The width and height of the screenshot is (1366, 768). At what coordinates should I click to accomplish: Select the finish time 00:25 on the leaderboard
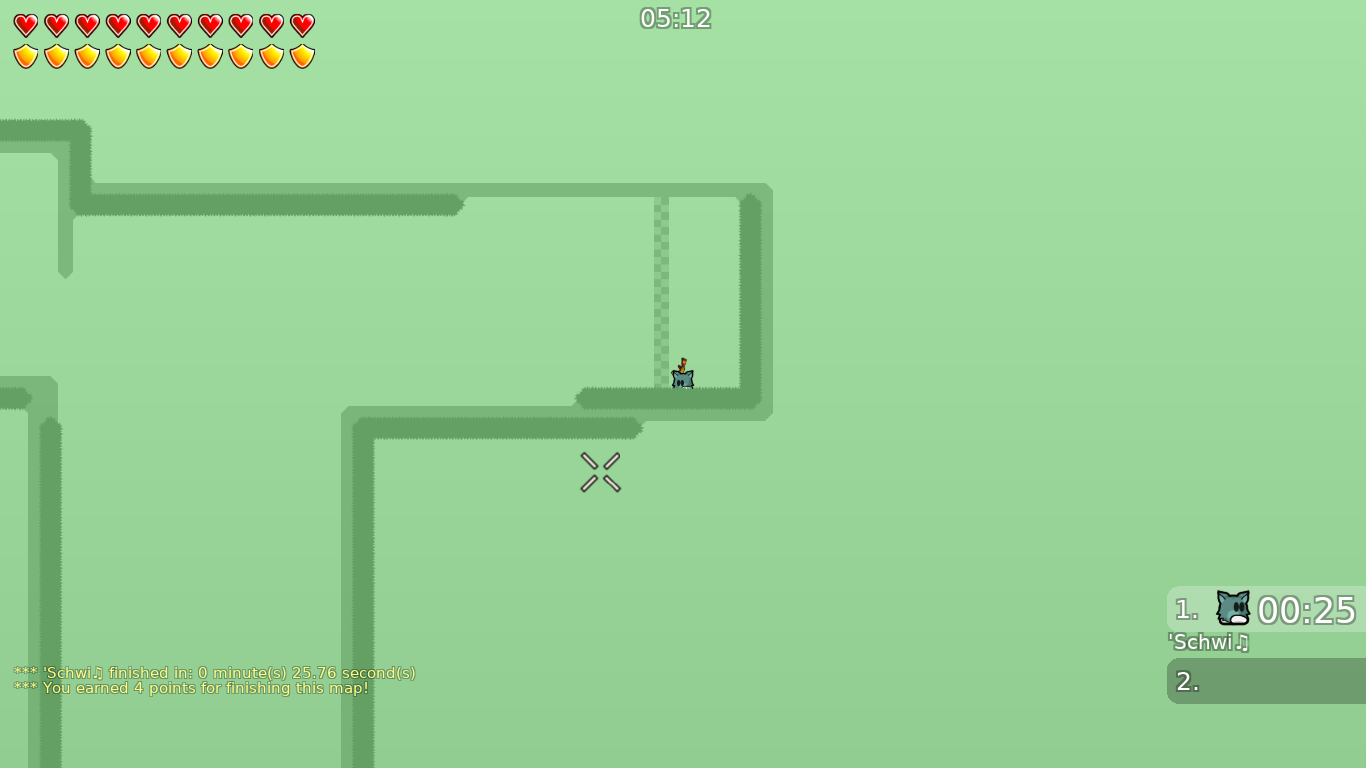[x=1307, y=610]
